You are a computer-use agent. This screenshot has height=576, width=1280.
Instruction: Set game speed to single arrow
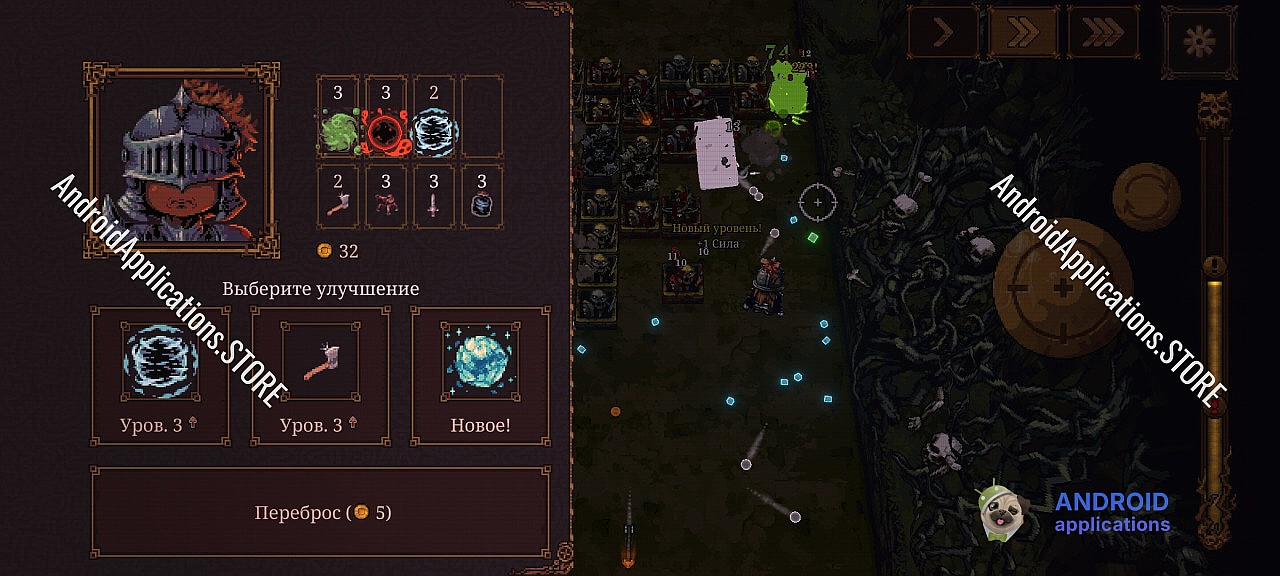[943, 32]
